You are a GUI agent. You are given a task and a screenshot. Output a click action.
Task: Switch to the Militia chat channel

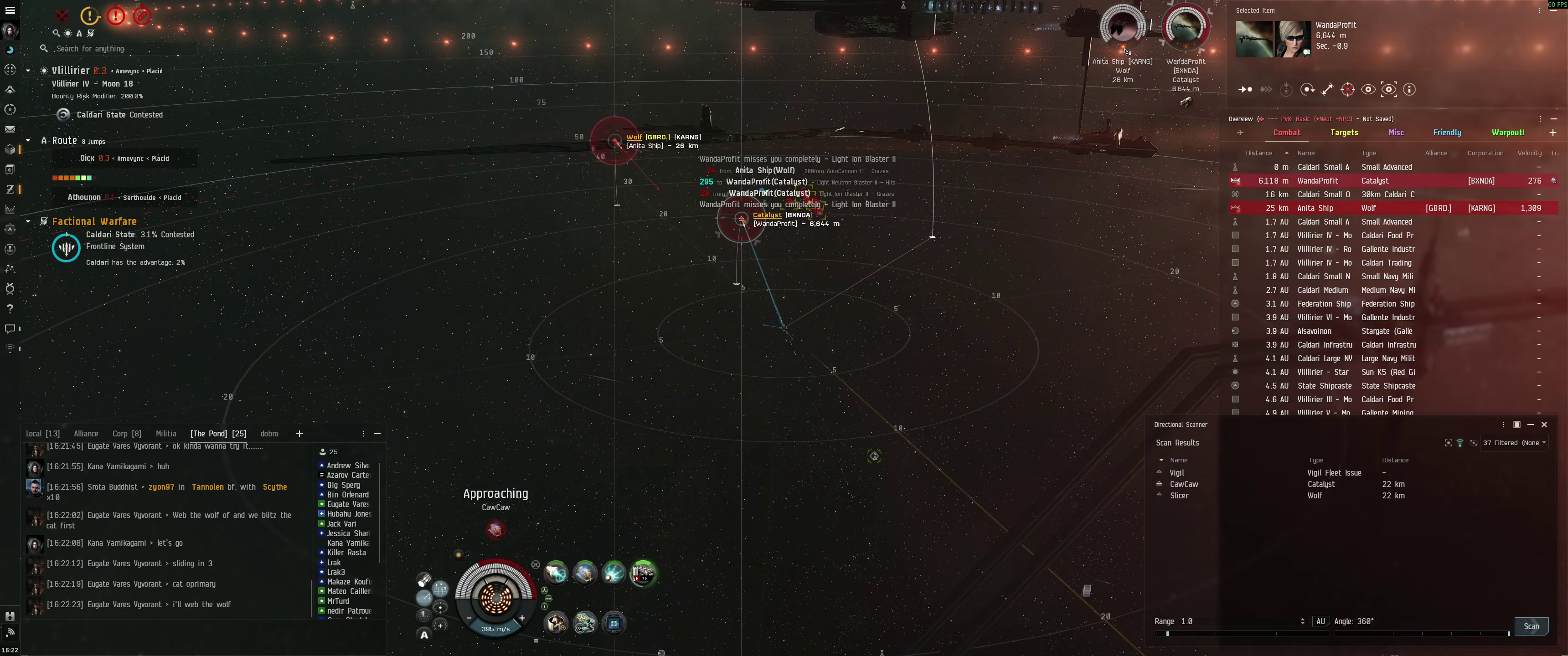pyautogui.click(x=165, y=434)
